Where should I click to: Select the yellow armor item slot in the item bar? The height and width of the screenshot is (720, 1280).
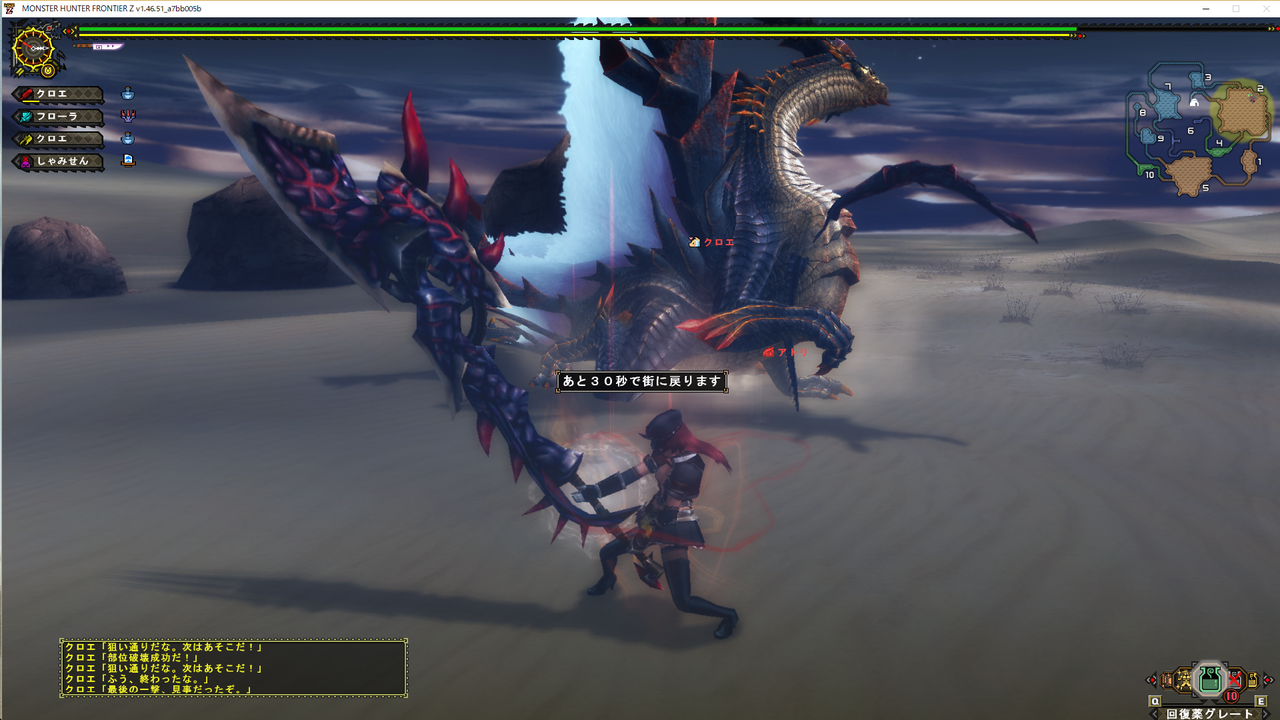coord(1184,680)
